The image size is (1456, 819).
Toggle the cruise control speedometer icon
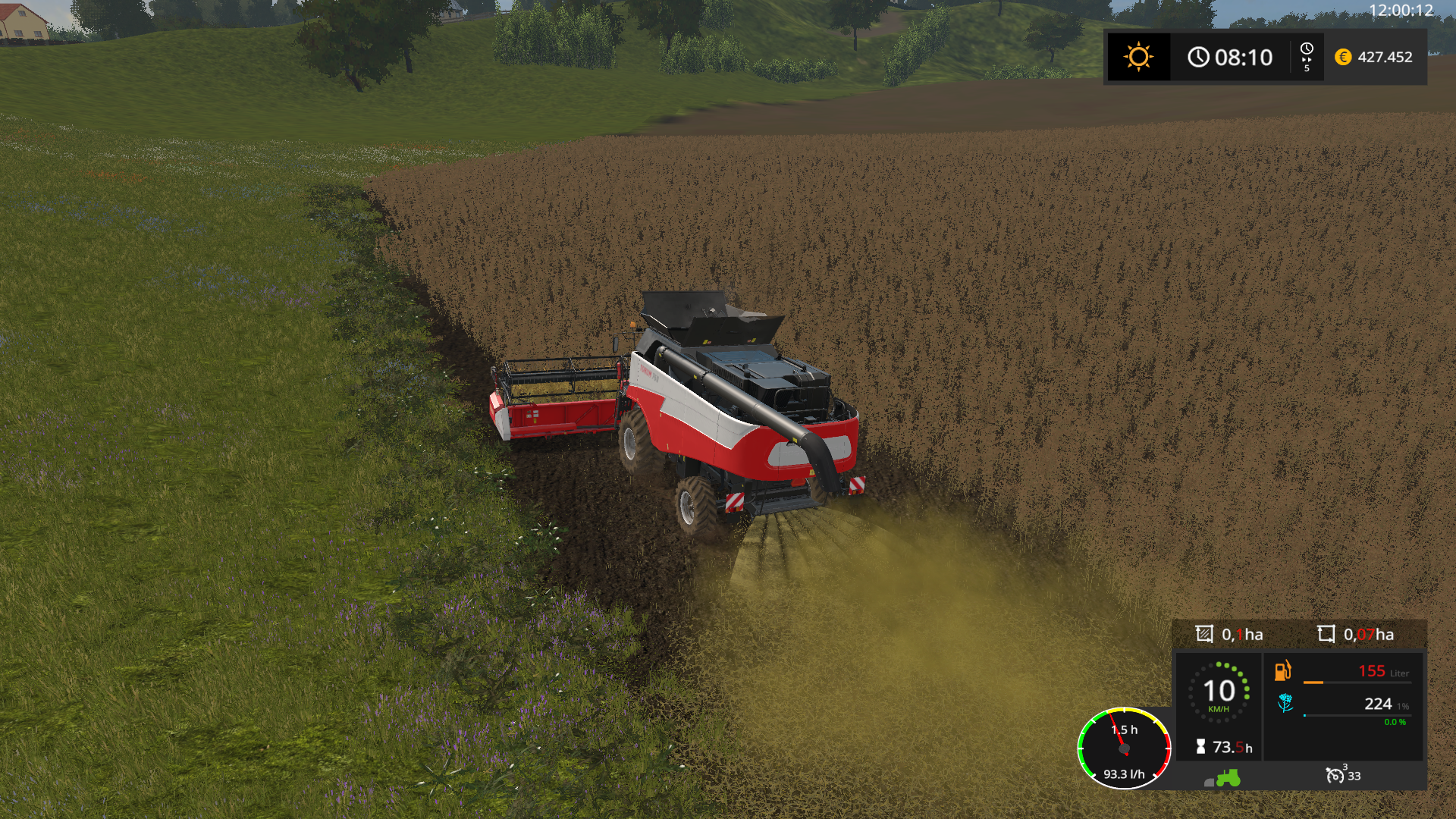pyautogui.click(x=1335, y=775)
